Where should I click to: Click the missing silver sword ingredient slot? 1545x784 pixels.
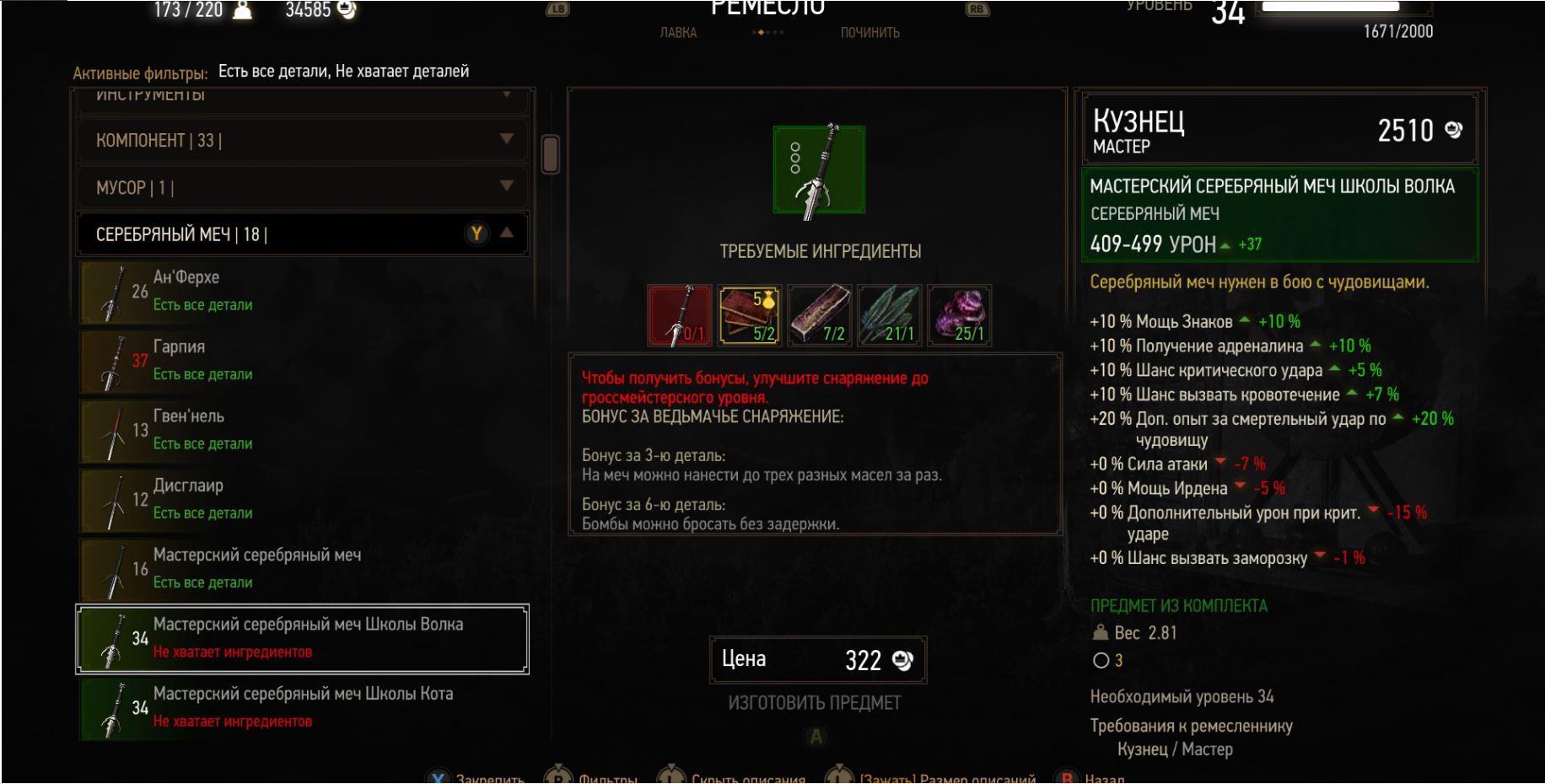[679, 315]
